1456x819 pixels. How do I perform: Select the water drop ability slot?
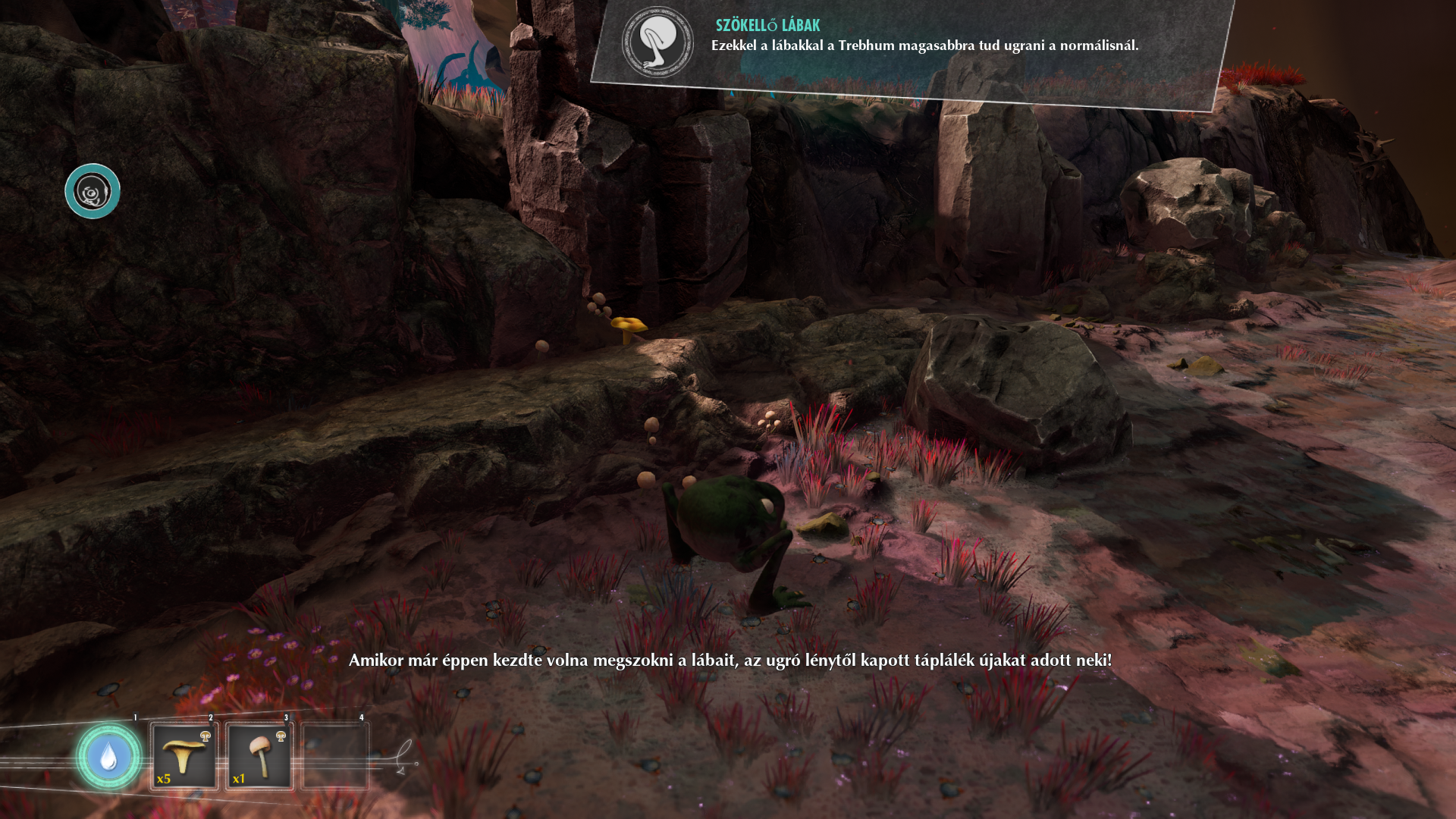[108, 757]
